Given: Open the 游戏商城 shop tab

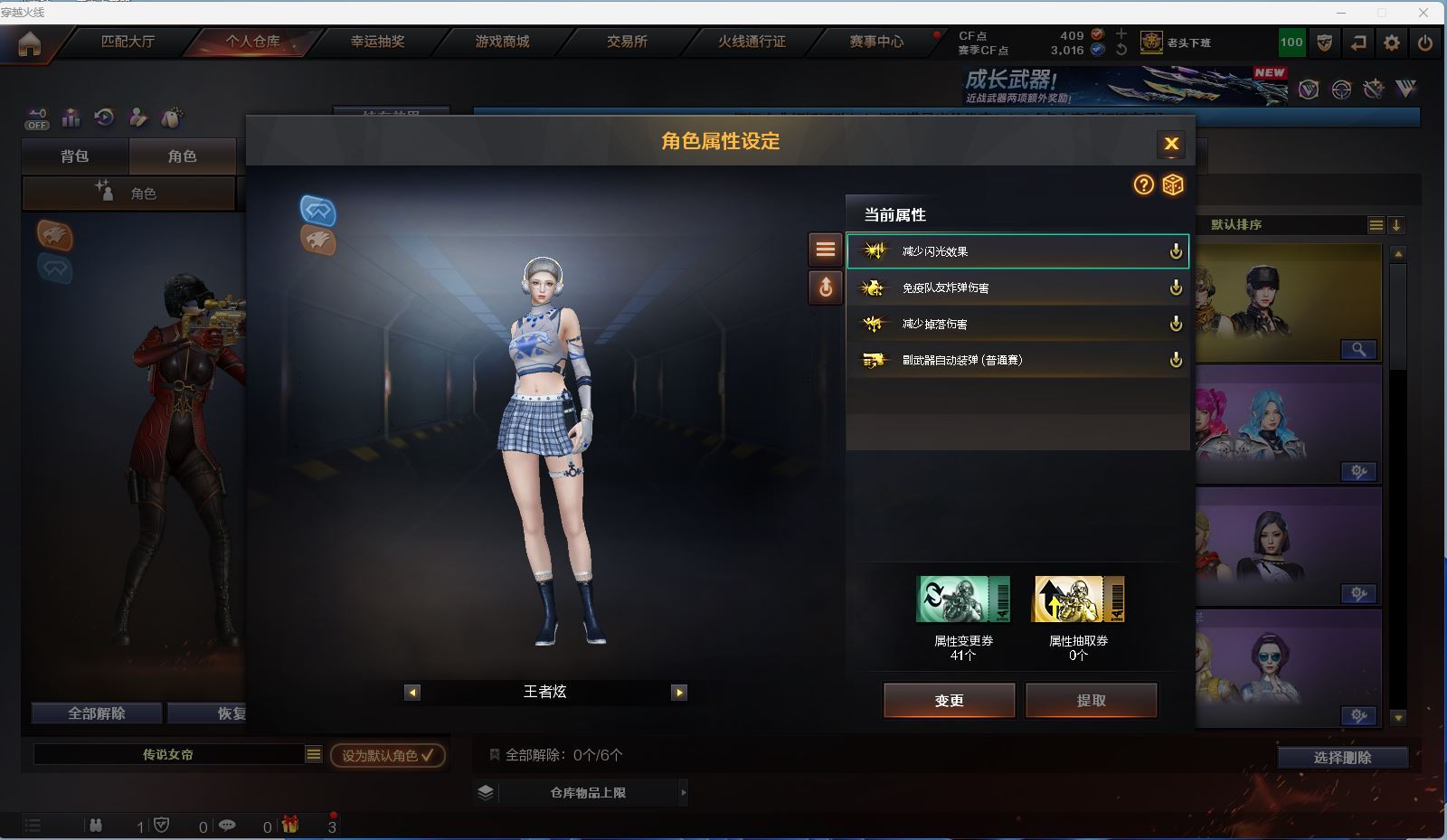Looking at the screenshot, I should pos(503,42).
